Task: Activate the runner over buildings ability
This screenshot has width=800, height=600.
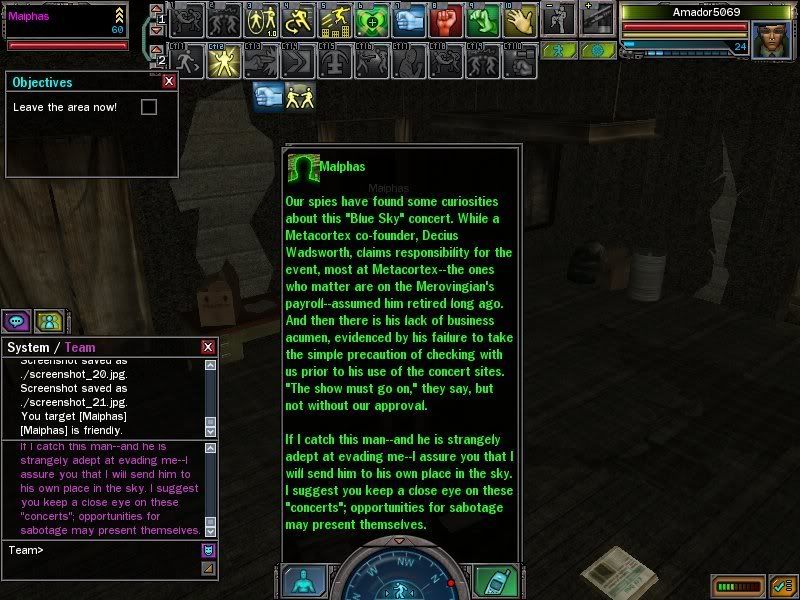Action: pyautogui.click(x=334, y=20)
